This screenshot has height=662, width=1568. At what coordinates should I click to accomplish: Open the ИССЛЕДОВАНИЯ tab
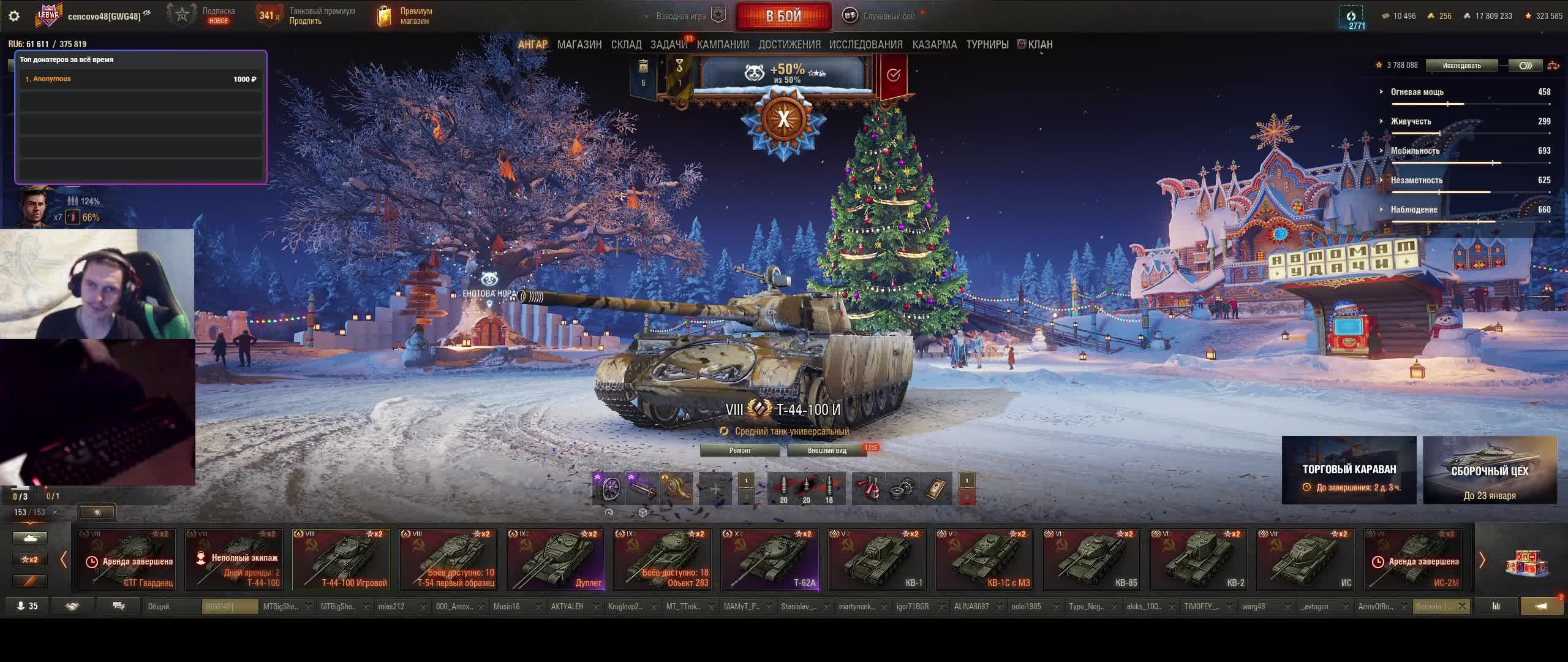(865, 45)
